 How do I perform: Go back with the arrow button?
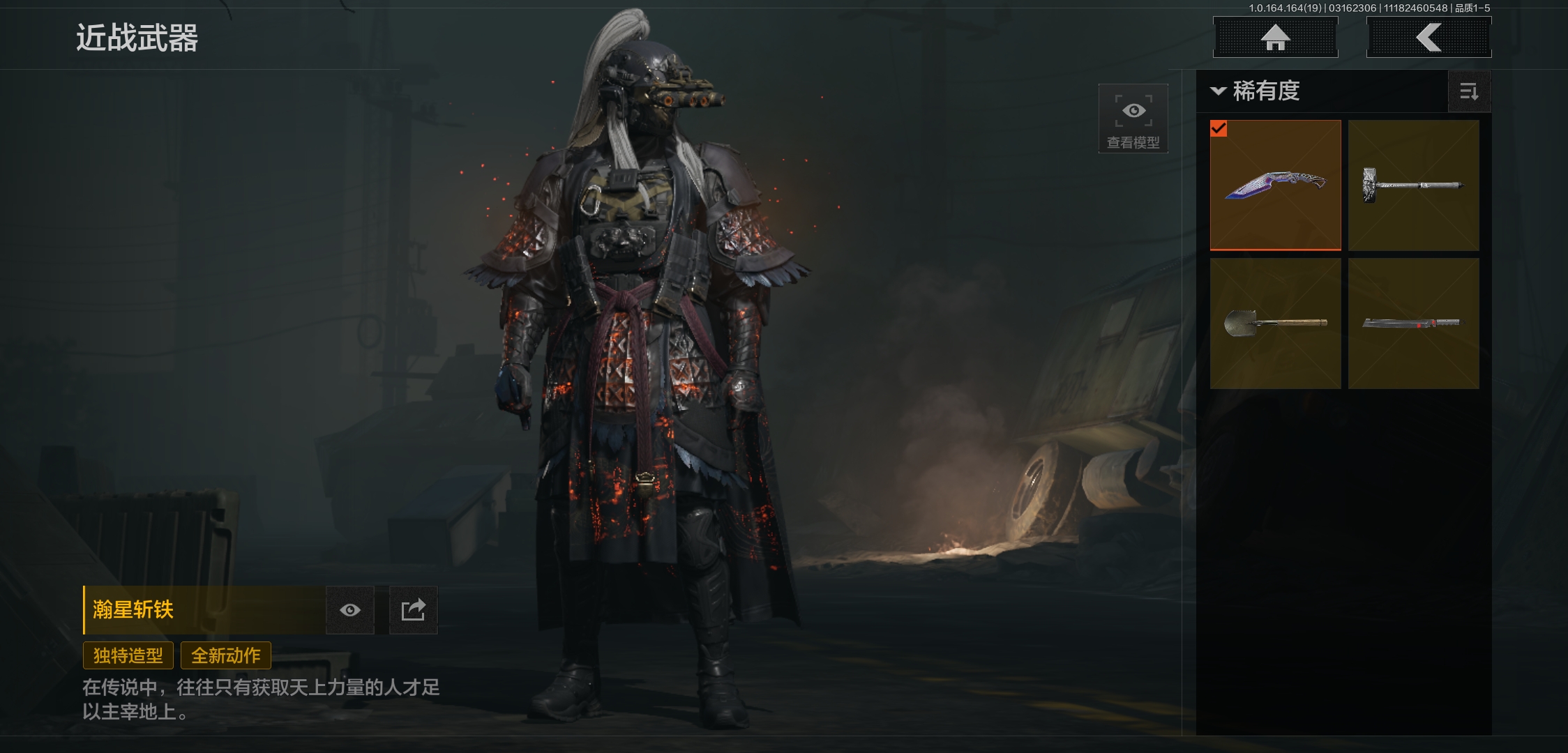tap(1428, 38)
